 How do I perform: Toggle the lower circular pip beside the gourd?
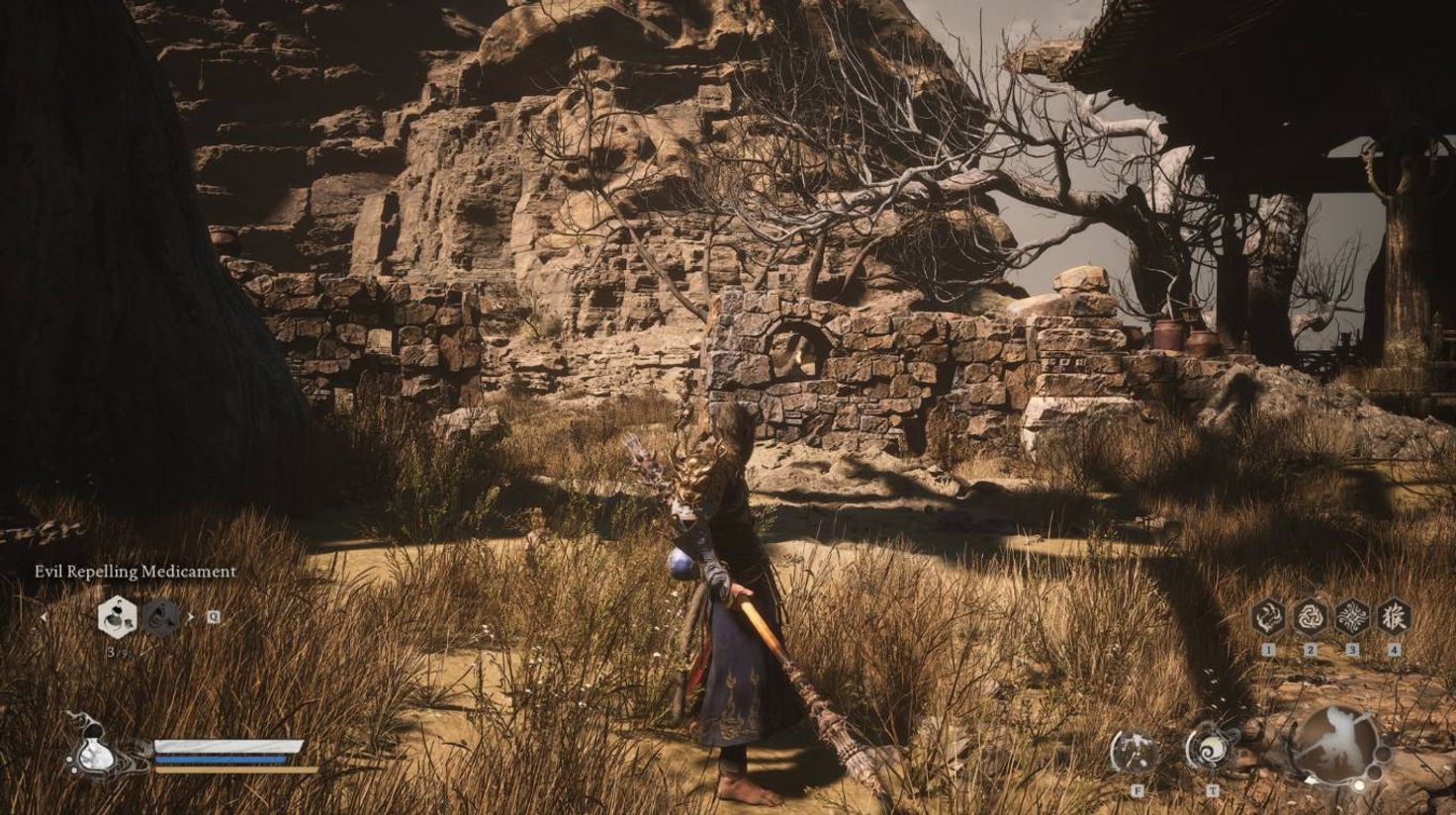click(x=74, y=770)
